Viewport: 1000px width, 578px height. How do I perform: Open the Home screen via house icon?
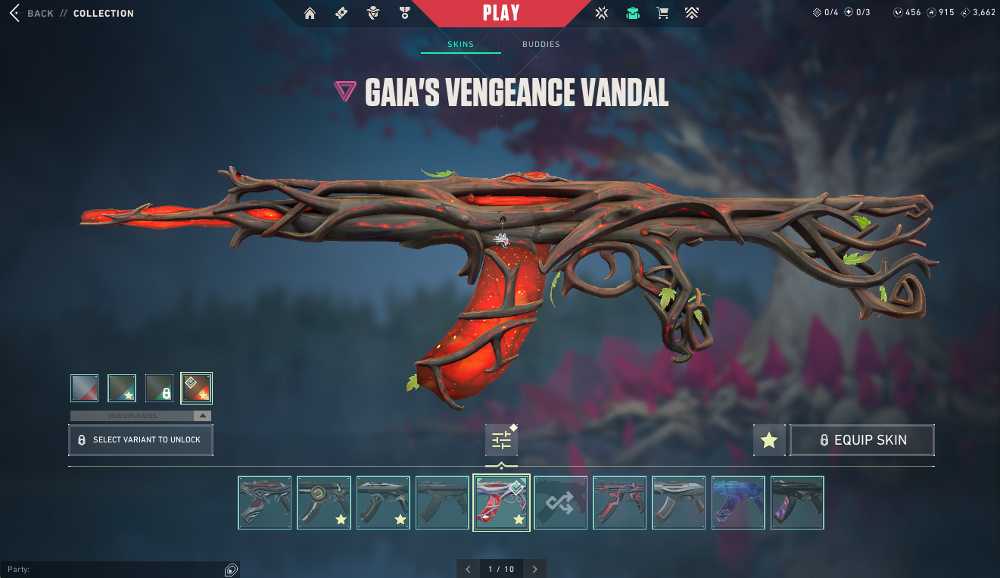(310, 14)
